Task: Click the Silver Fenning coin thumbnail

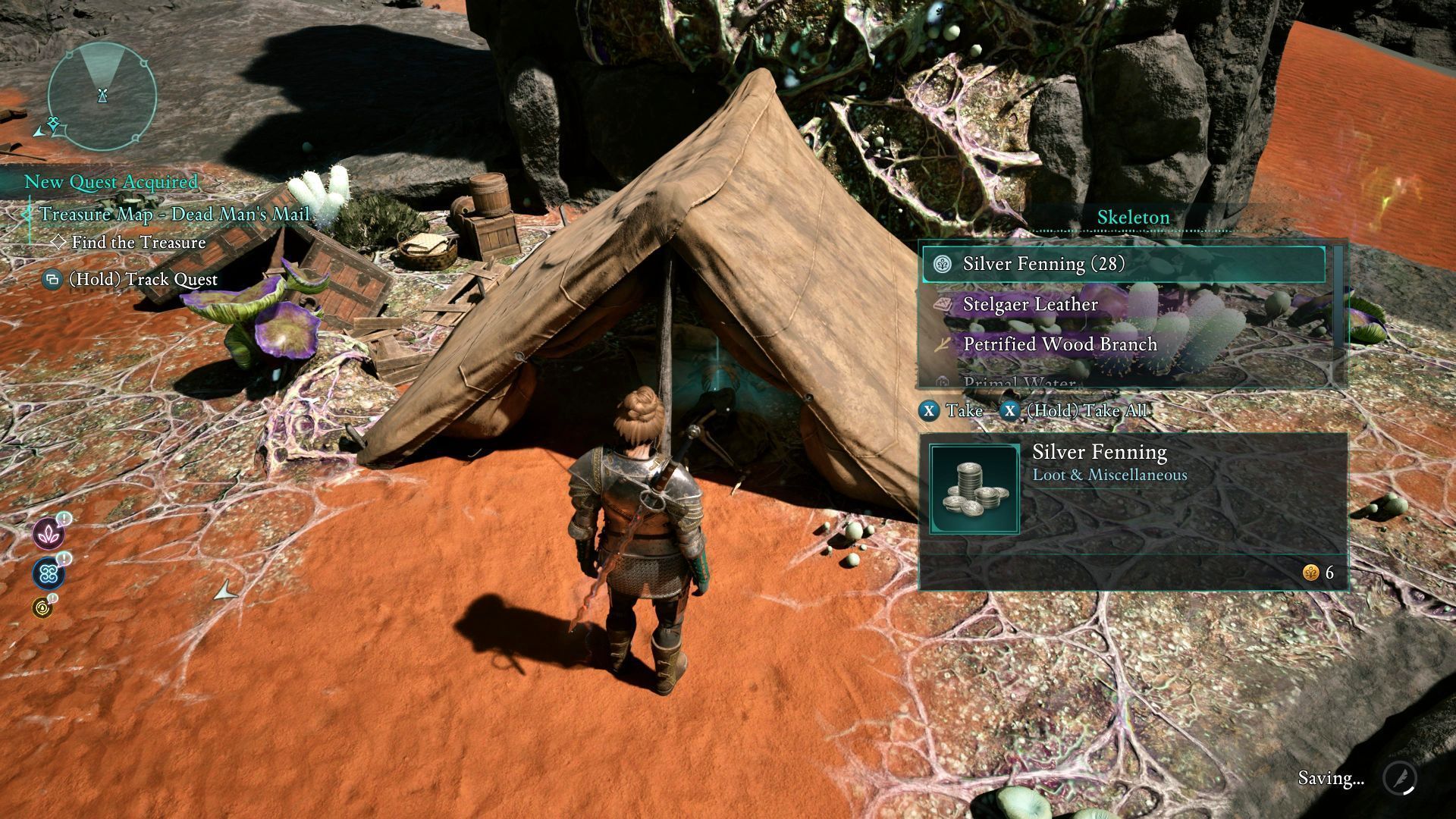Action: (974, 490)
